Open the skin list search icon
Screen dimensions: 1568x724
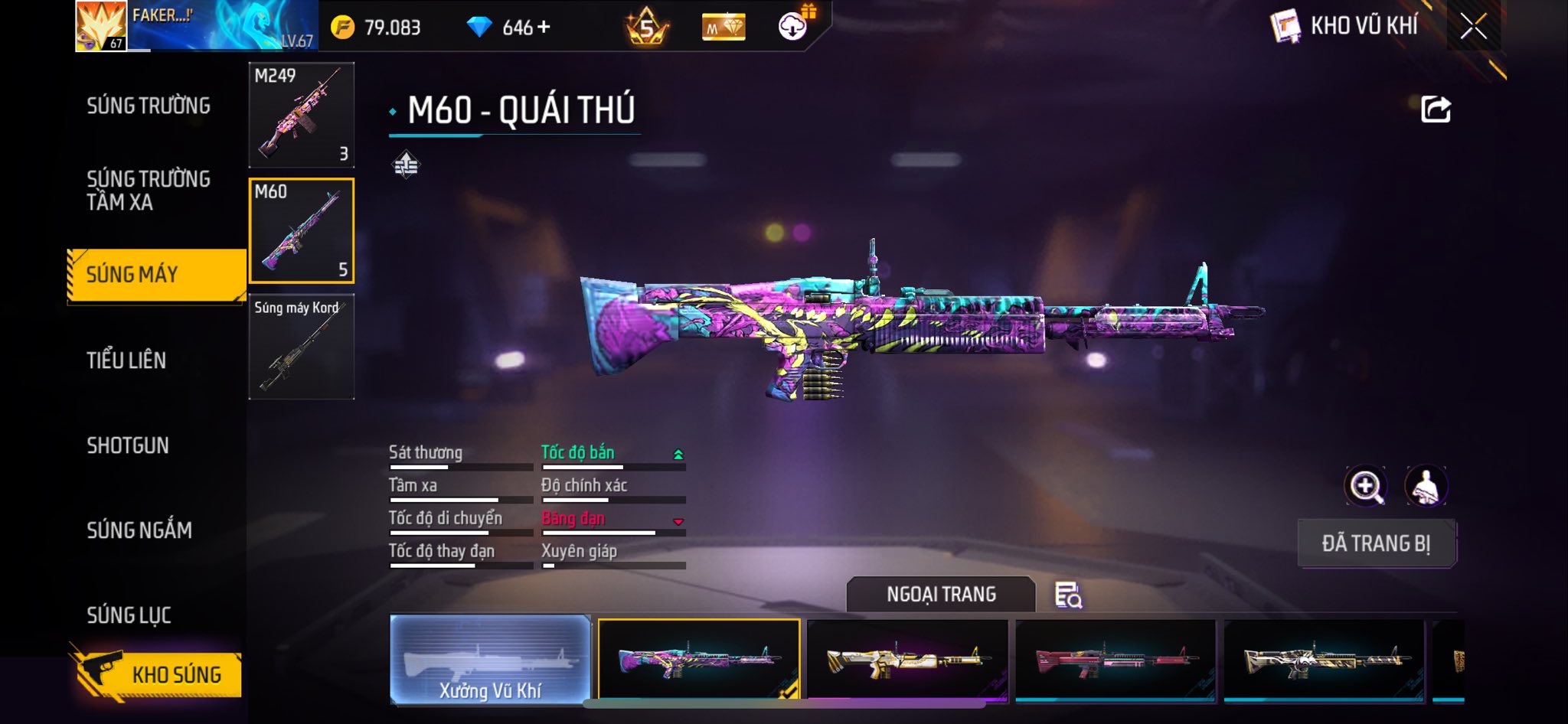click(1068, 595)
